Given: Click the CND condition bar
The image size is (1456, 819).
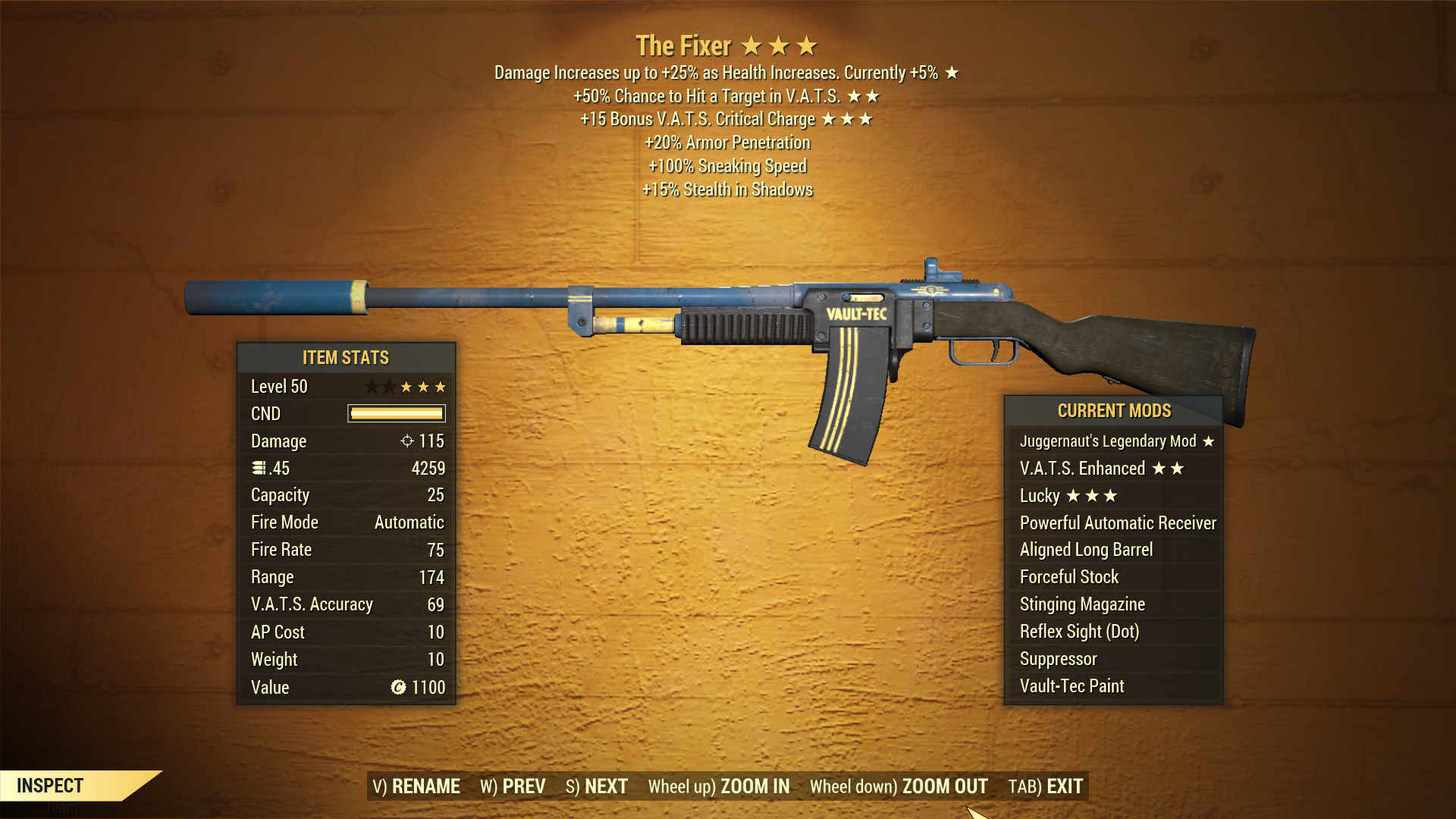Looking at the screenshot, I should click(395, 413).
